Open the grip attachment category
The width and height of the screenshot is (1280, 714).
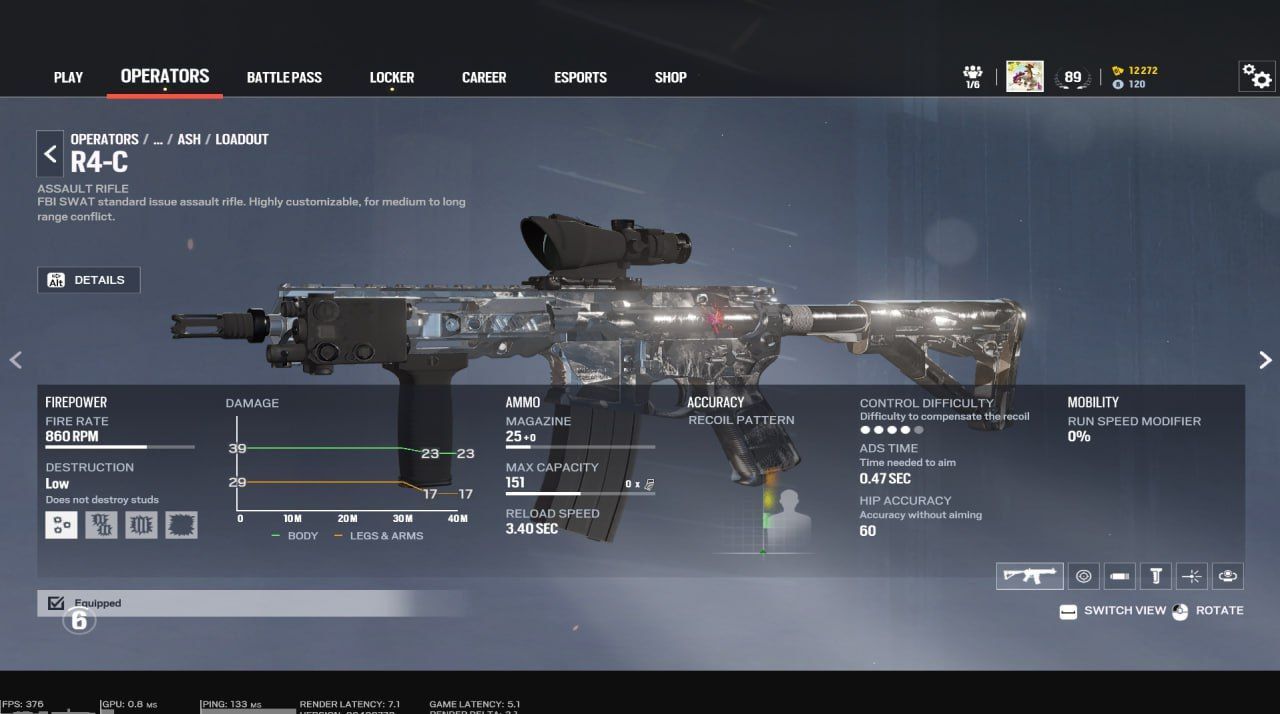tap(1156, 575)
